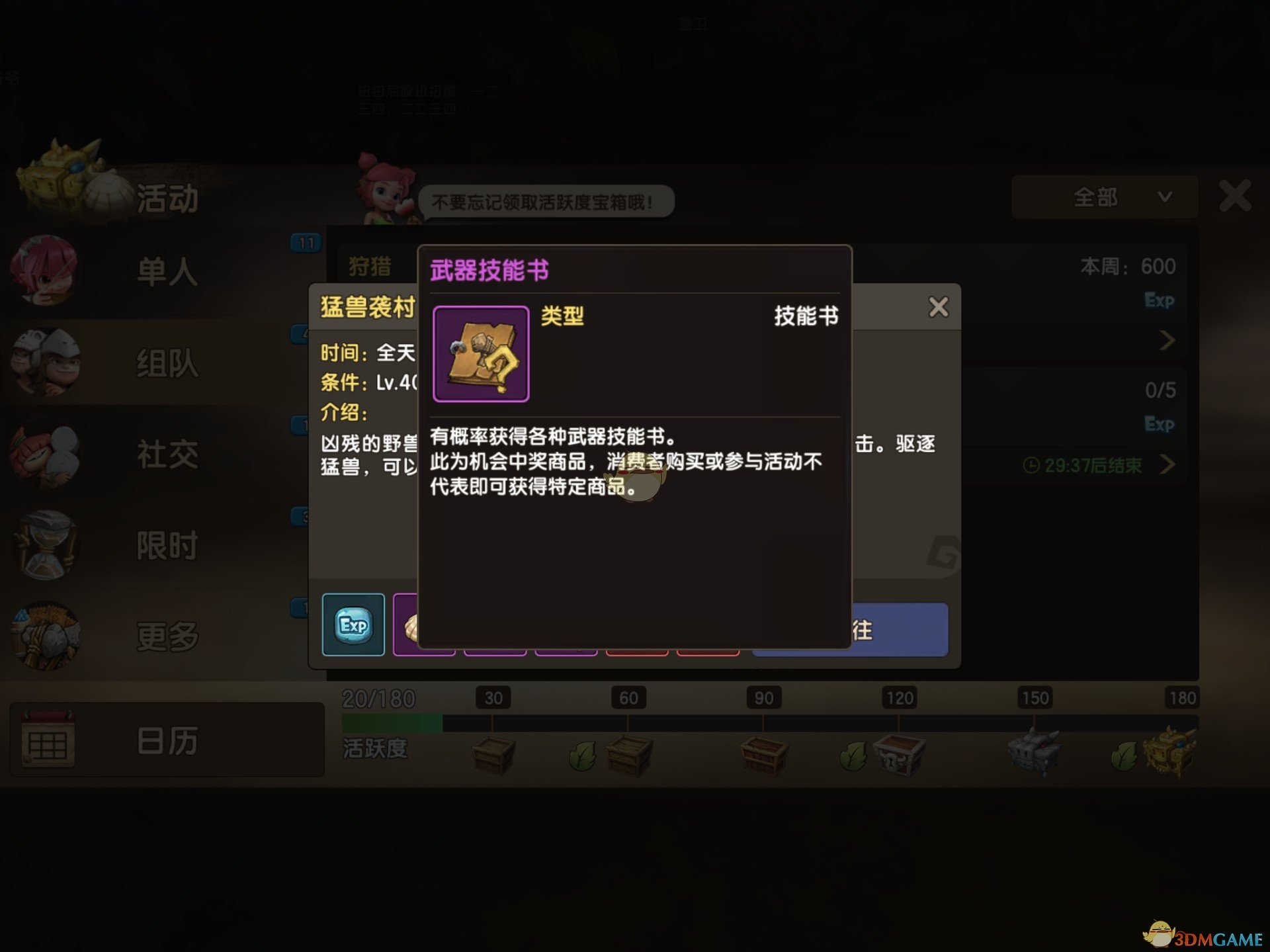Click the weapon skill book item icon

[x=481, y=355]
